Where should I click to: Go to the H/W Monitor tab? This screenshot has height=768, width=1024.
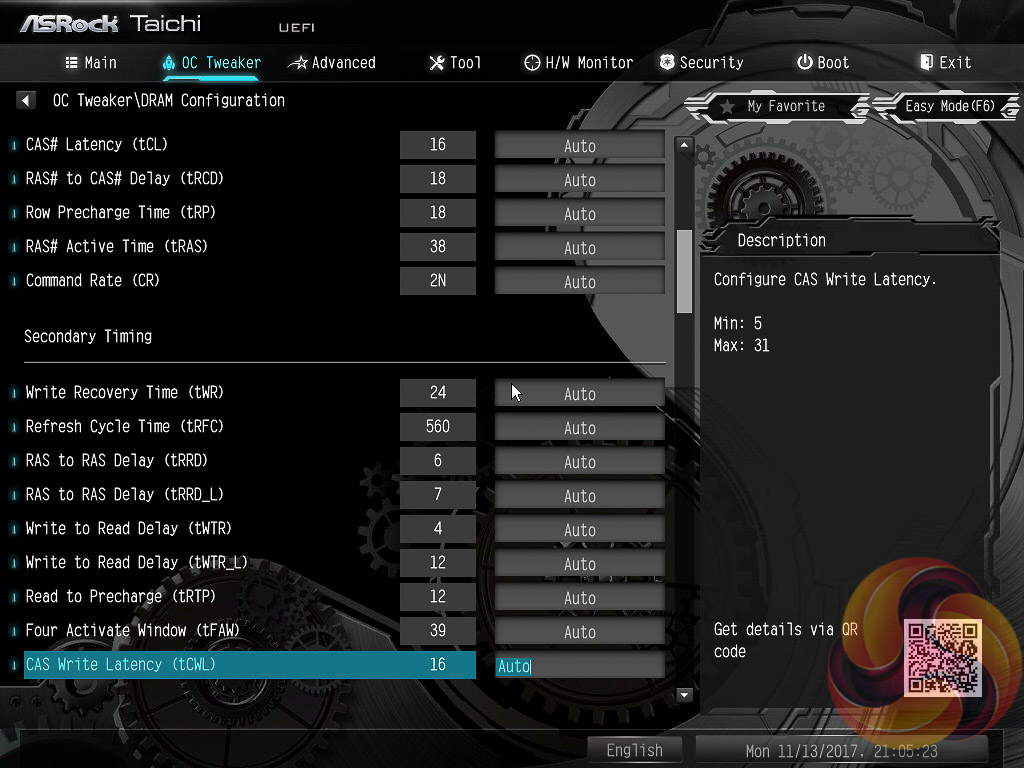[578, 62]
